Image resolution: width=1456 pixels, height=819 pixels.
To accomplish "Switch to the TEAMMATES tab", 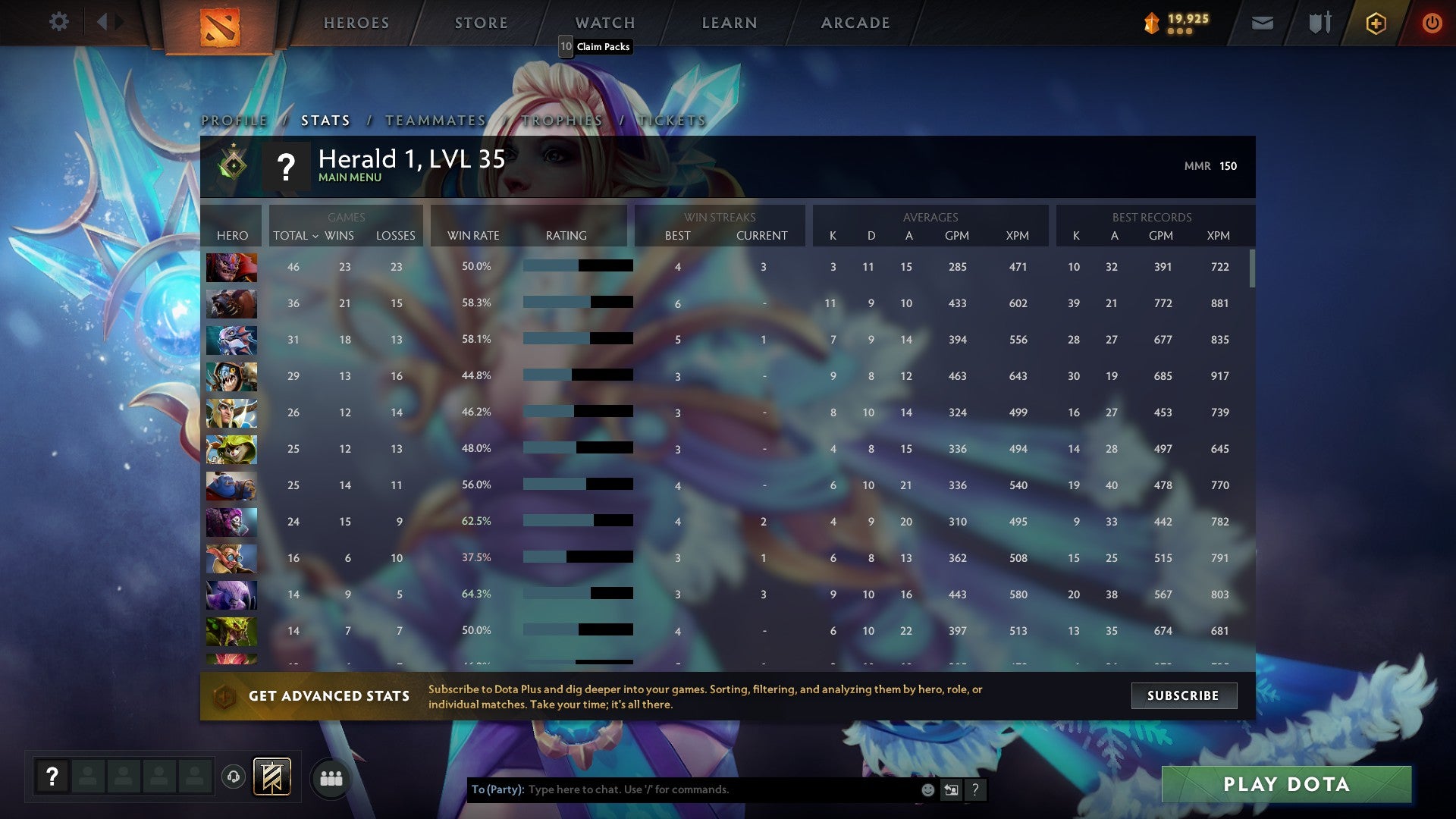I will pyautogui.click(x=436, y=120).
